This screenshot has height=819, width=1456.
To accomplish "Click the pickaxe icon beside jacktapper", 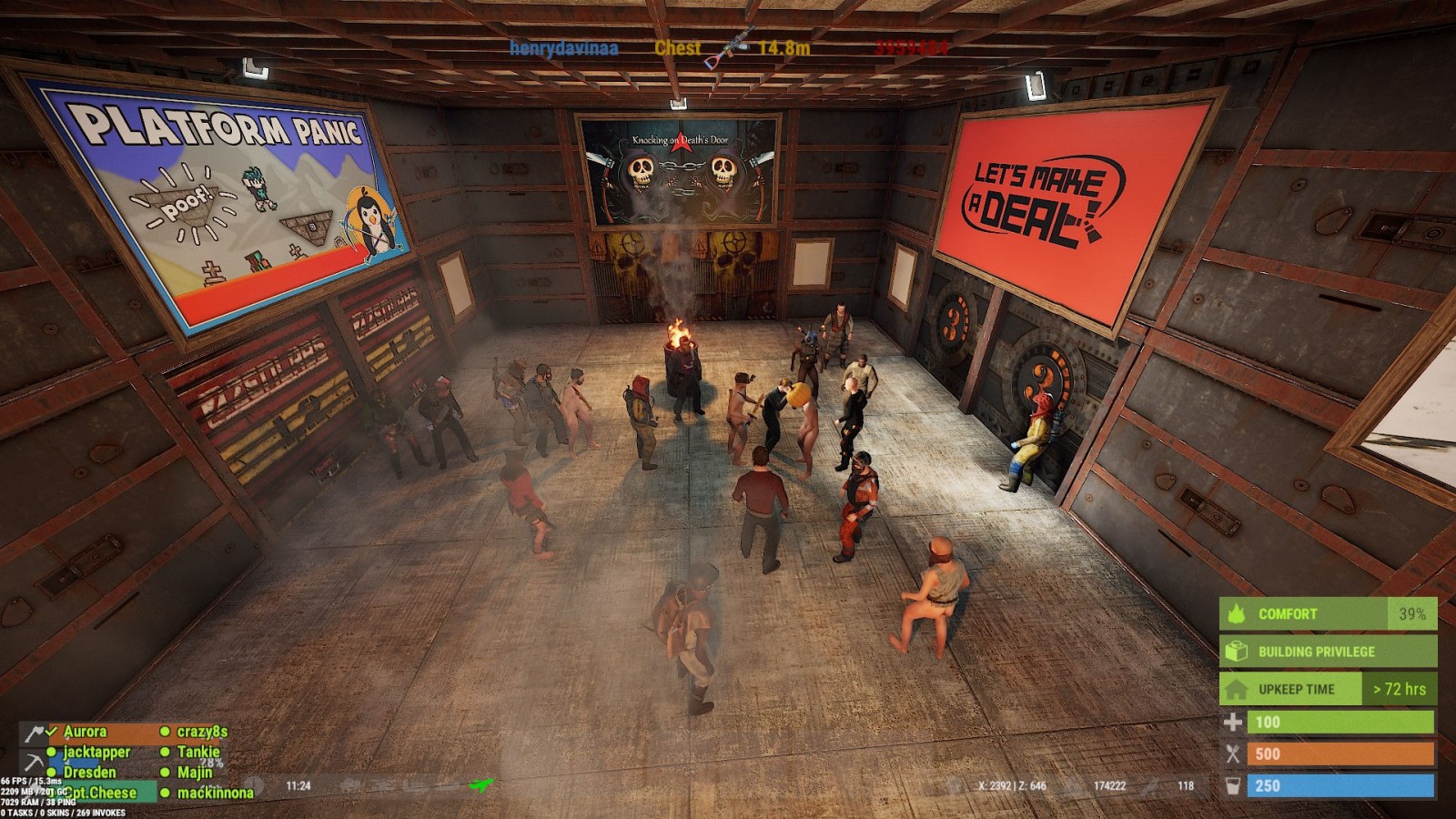I will pyautogui.click(x=34, y=762).
